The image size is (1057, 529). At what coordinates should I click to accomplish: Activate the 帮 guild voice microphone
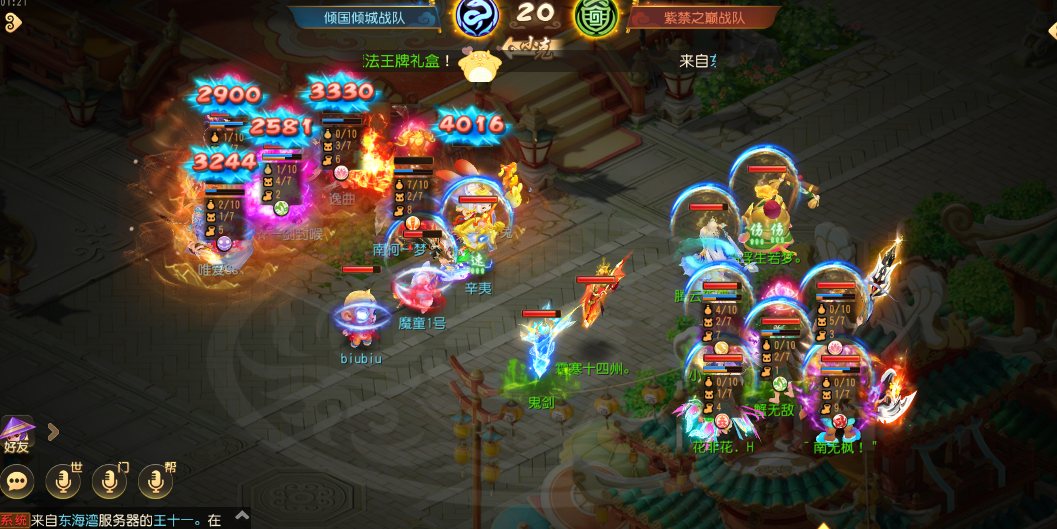pos(154,482)
